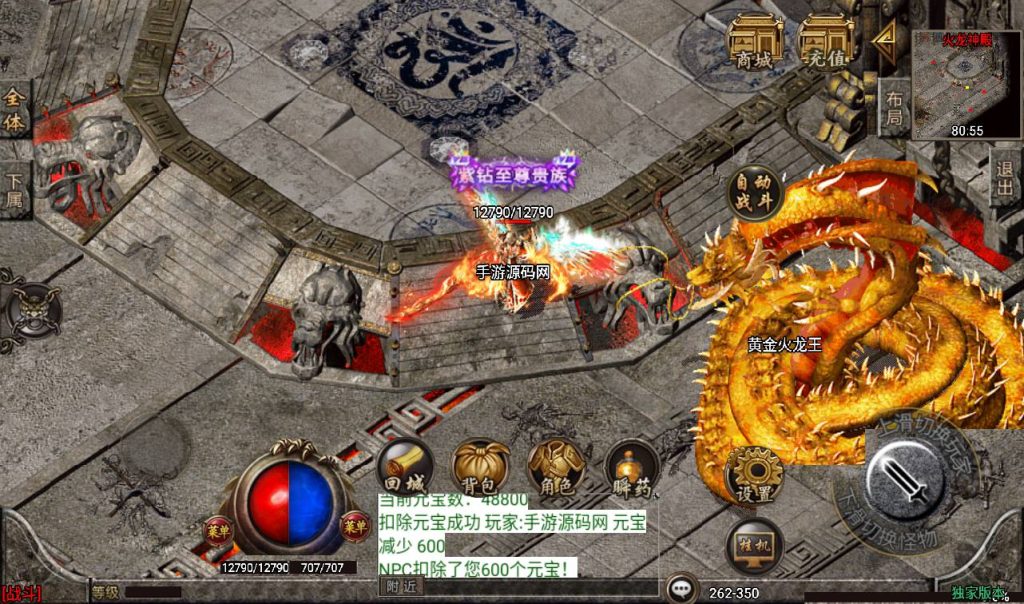This screenshot has height=604, width=1024.
Task: Switch to the 下属 tab
Action: (14, 189)
